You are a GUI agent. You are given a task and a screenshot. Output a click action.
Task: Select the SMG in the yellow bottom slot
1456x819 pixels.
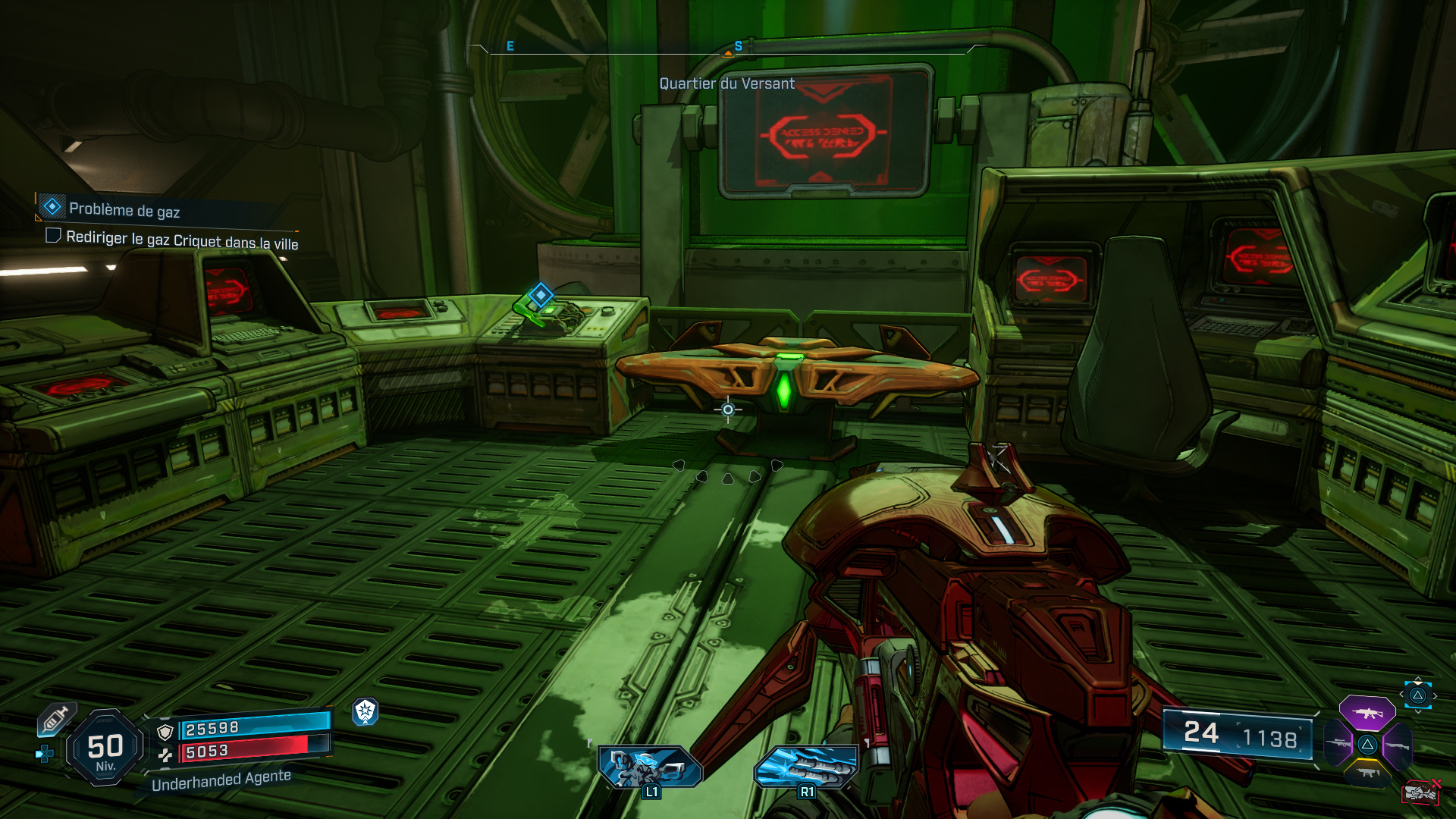tap(1368, 773)
